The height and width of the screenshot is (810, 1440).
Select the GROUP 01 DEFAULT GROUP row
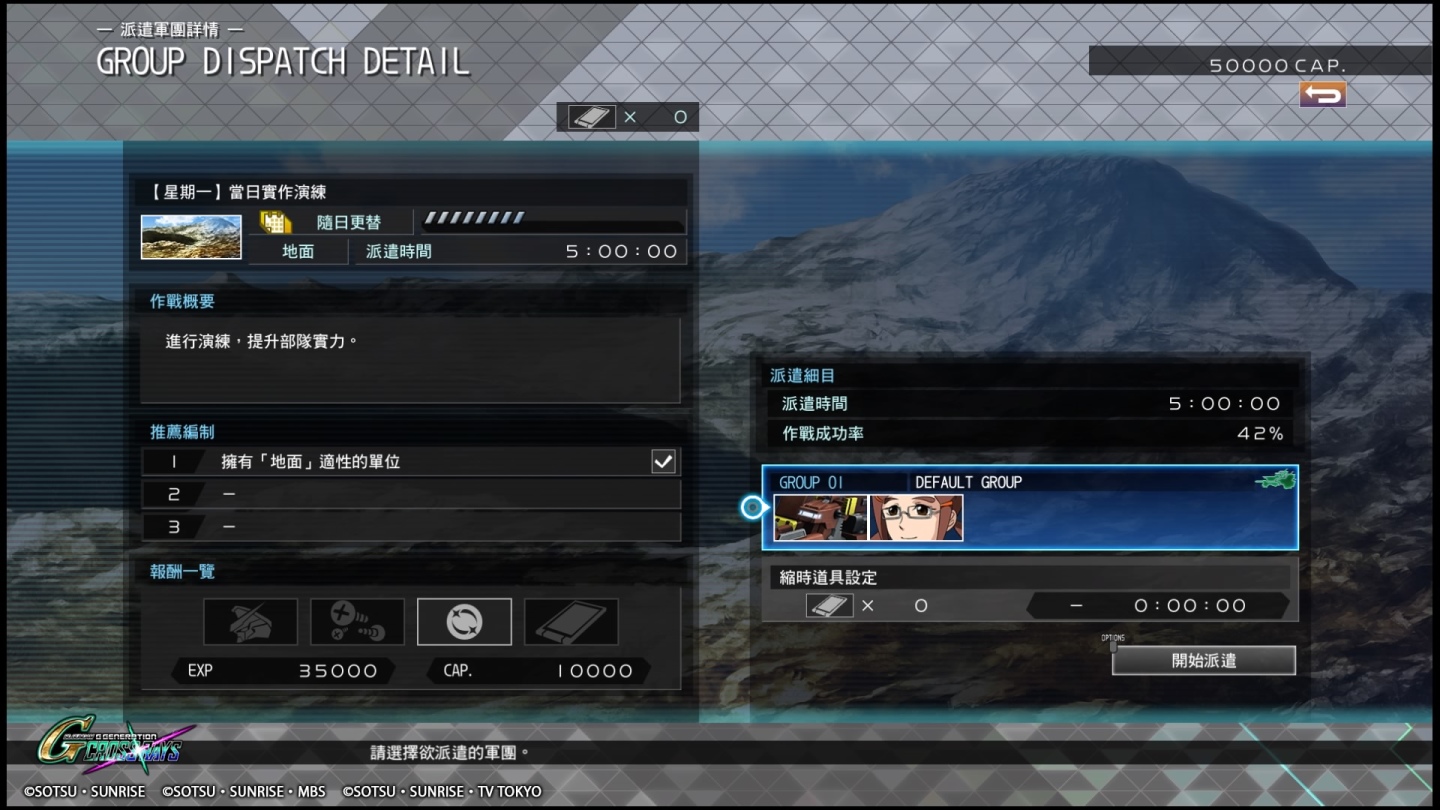point(1030,507)
